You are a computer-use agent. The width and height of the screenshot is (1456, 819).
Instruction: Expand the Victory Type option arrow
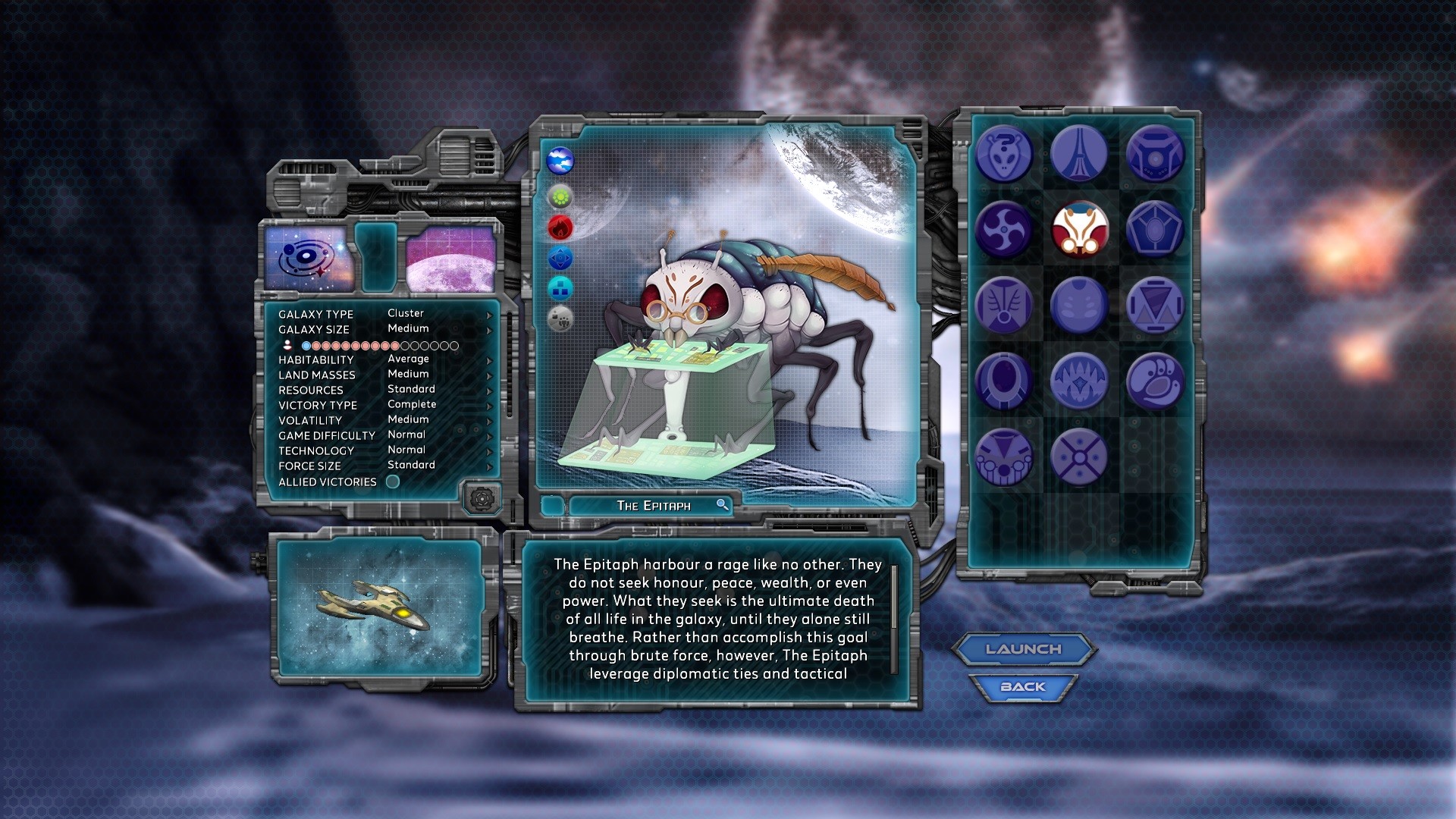tap(488, 405)
